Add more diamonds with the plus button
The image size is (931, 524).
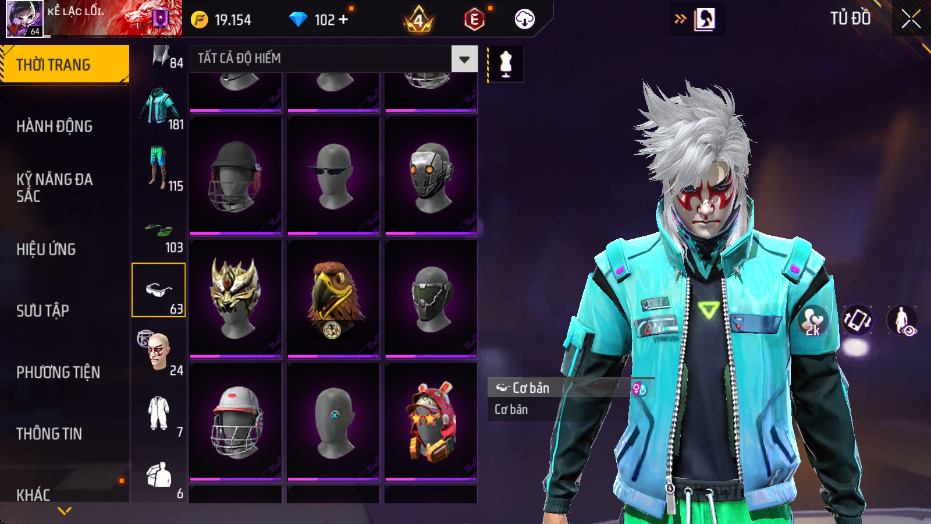pos(344,20)
